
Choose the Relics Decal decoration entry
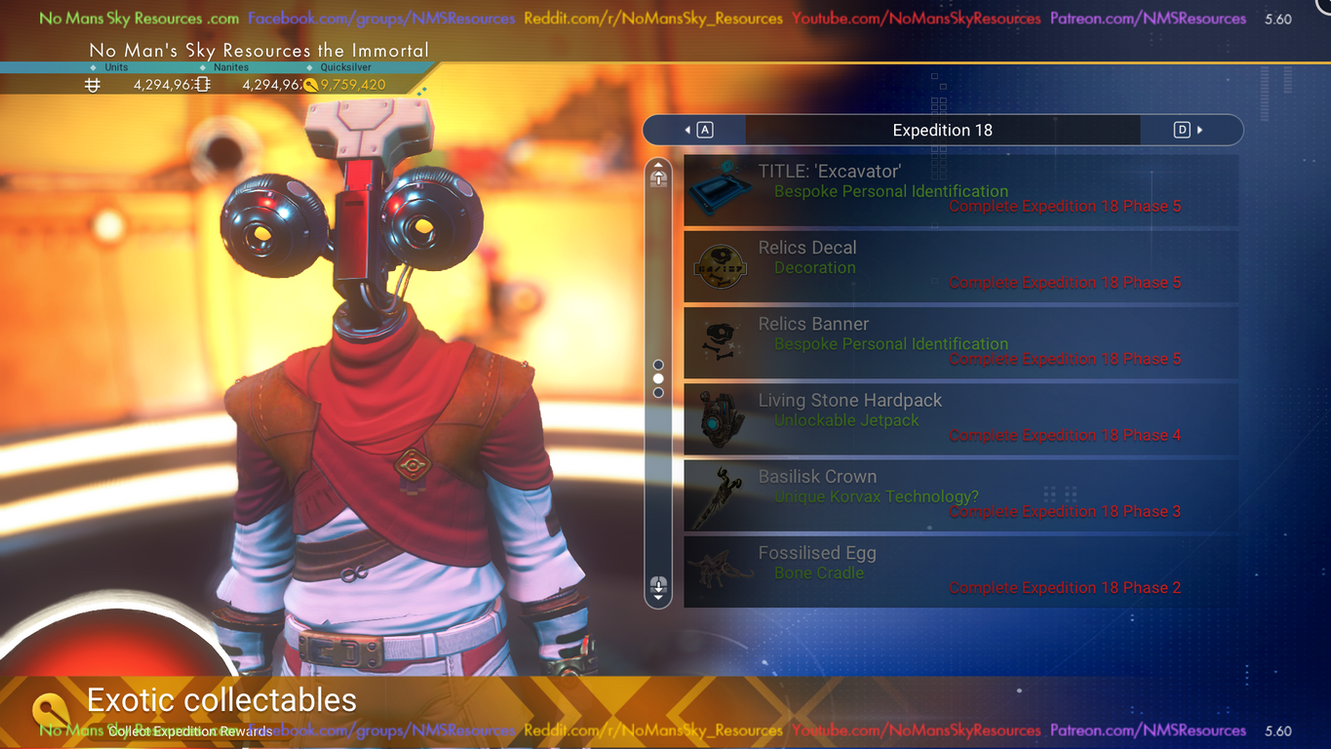click(x=960, y=266)
